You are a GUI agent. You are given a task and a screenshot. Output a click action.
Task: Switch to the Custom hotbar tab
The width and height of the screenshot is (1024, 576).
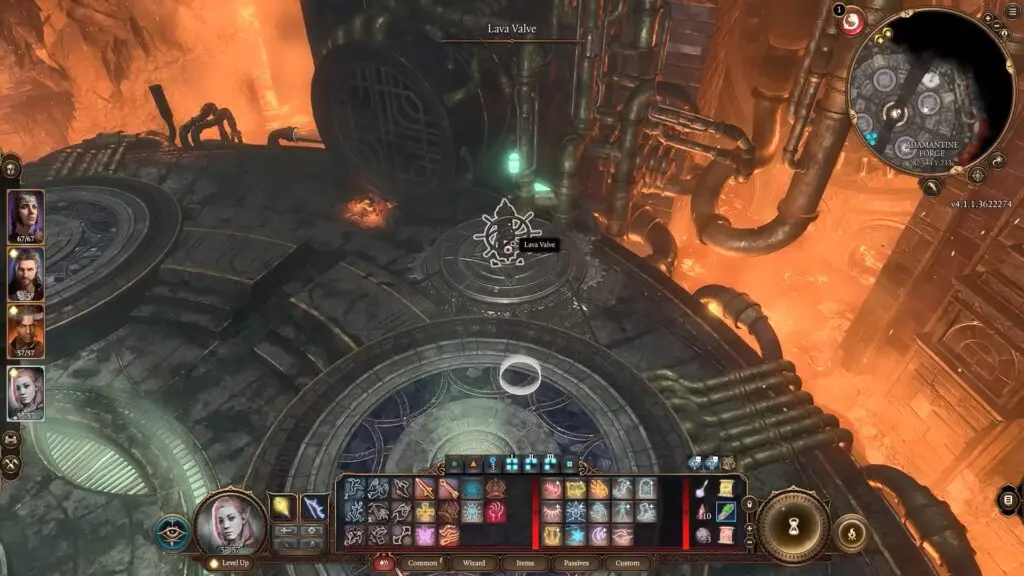click(x=627, y=563)
